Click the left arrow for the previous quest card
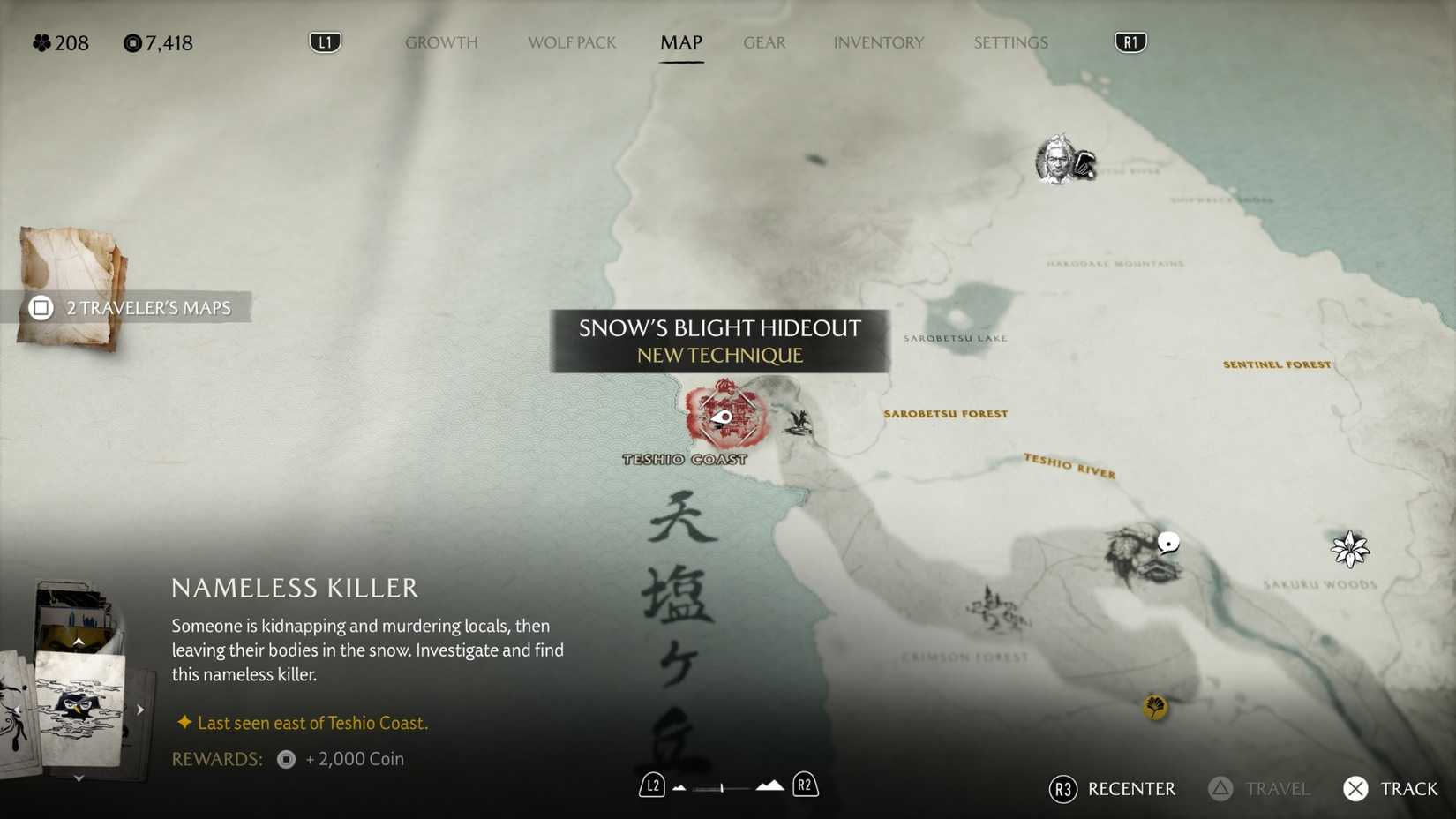 [16, 708]
